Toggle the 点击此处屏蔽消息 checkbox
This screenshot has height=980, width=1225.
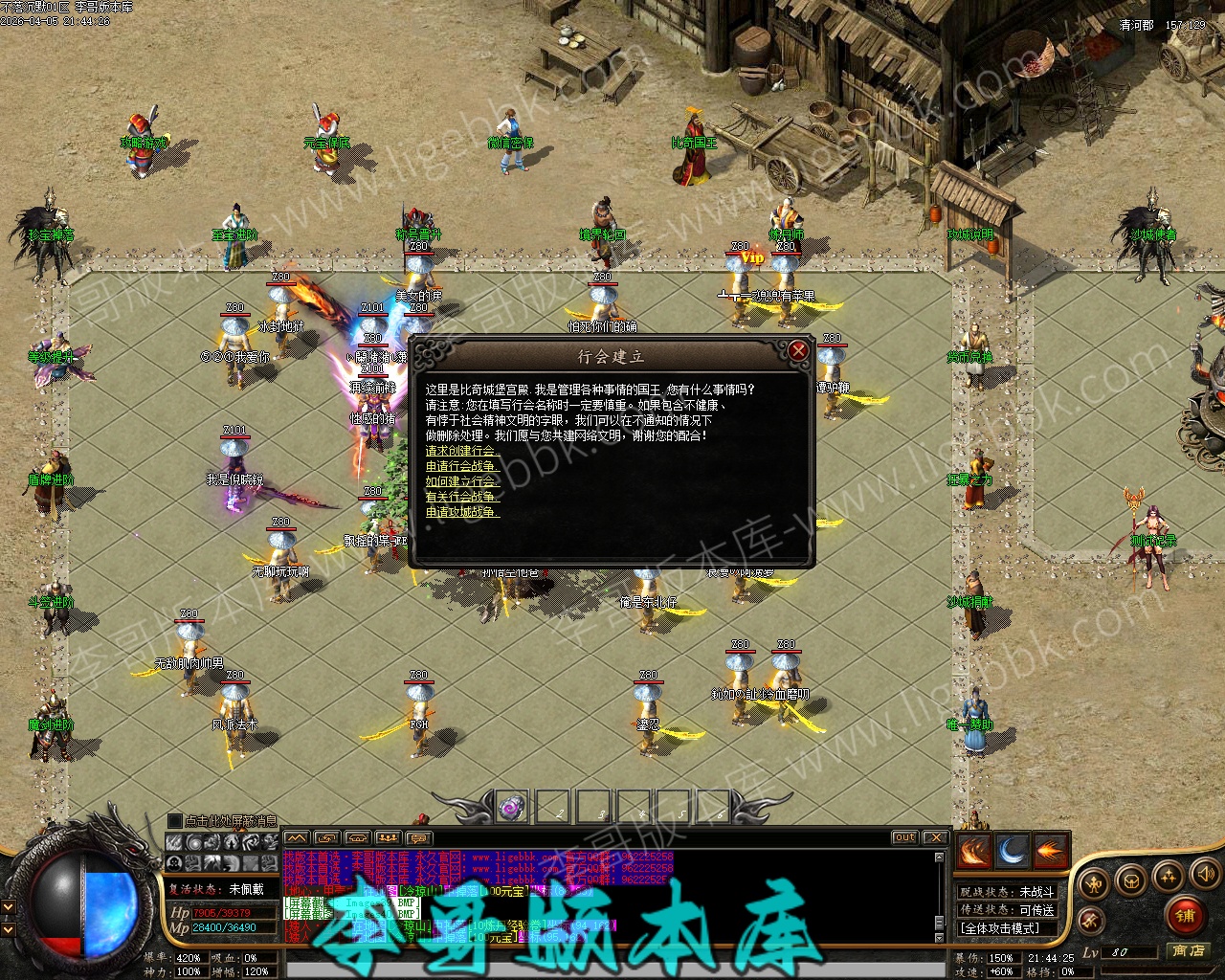tap(174, 820)
